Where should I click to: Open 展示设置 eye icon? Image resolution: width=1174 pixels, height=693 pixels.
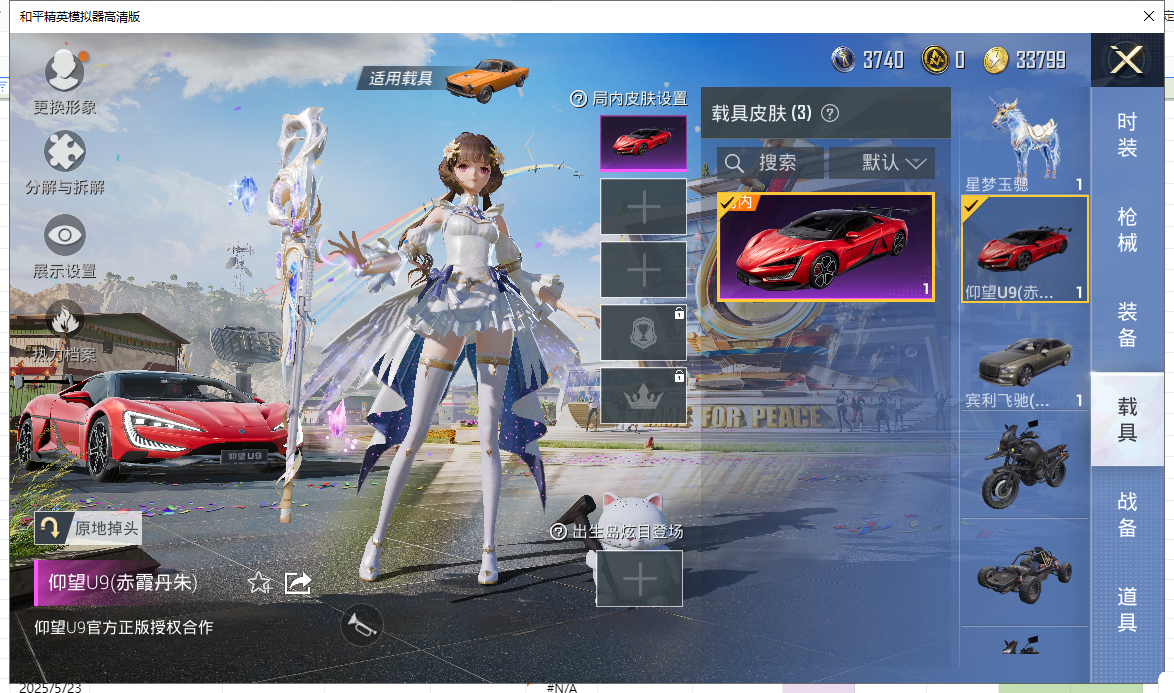65,236
